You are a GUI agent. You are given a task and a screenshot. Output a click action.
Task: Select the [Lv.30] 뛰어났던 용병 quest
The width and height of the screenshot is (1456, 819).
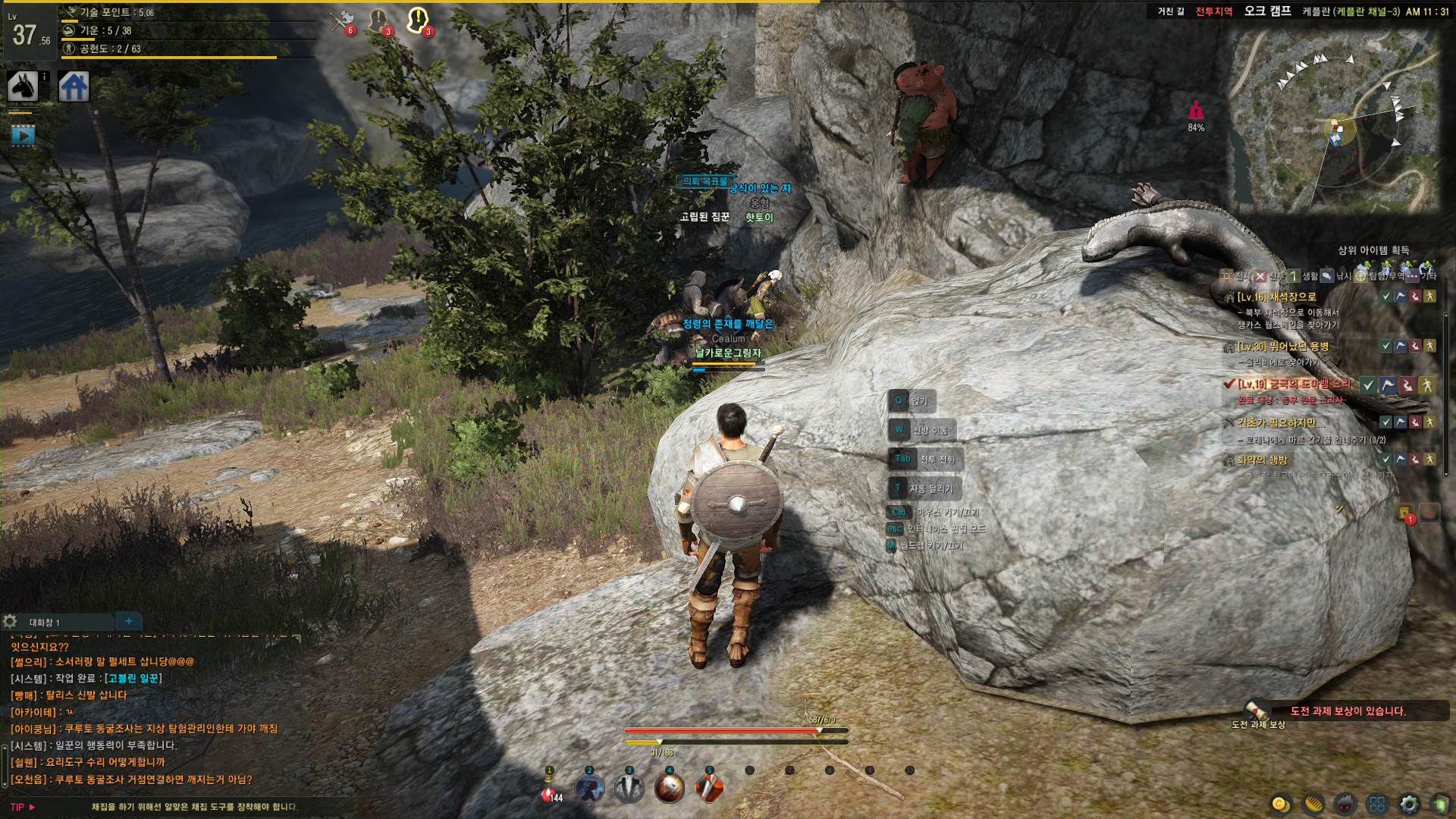1282,347
